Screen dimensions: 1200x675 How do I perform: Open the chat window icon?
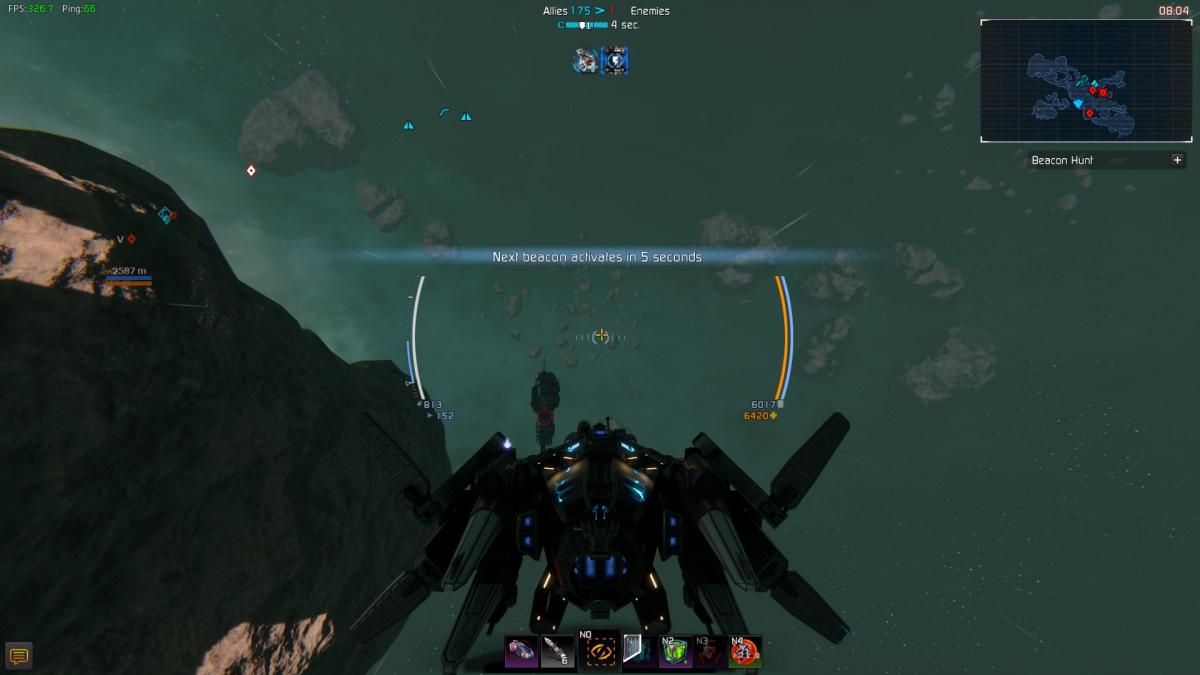18,656
